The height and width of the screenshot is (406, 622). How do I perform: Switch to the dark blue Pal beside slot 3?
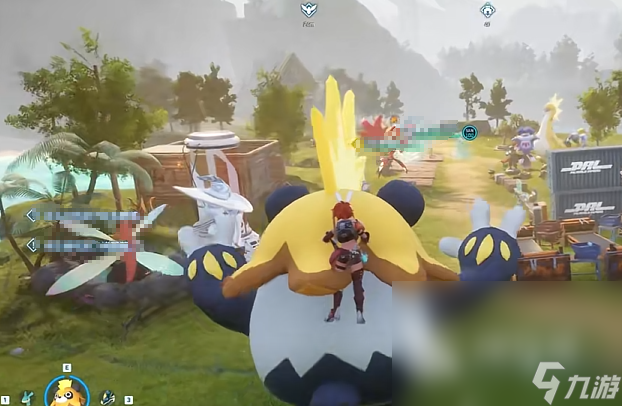pos(108,398)
